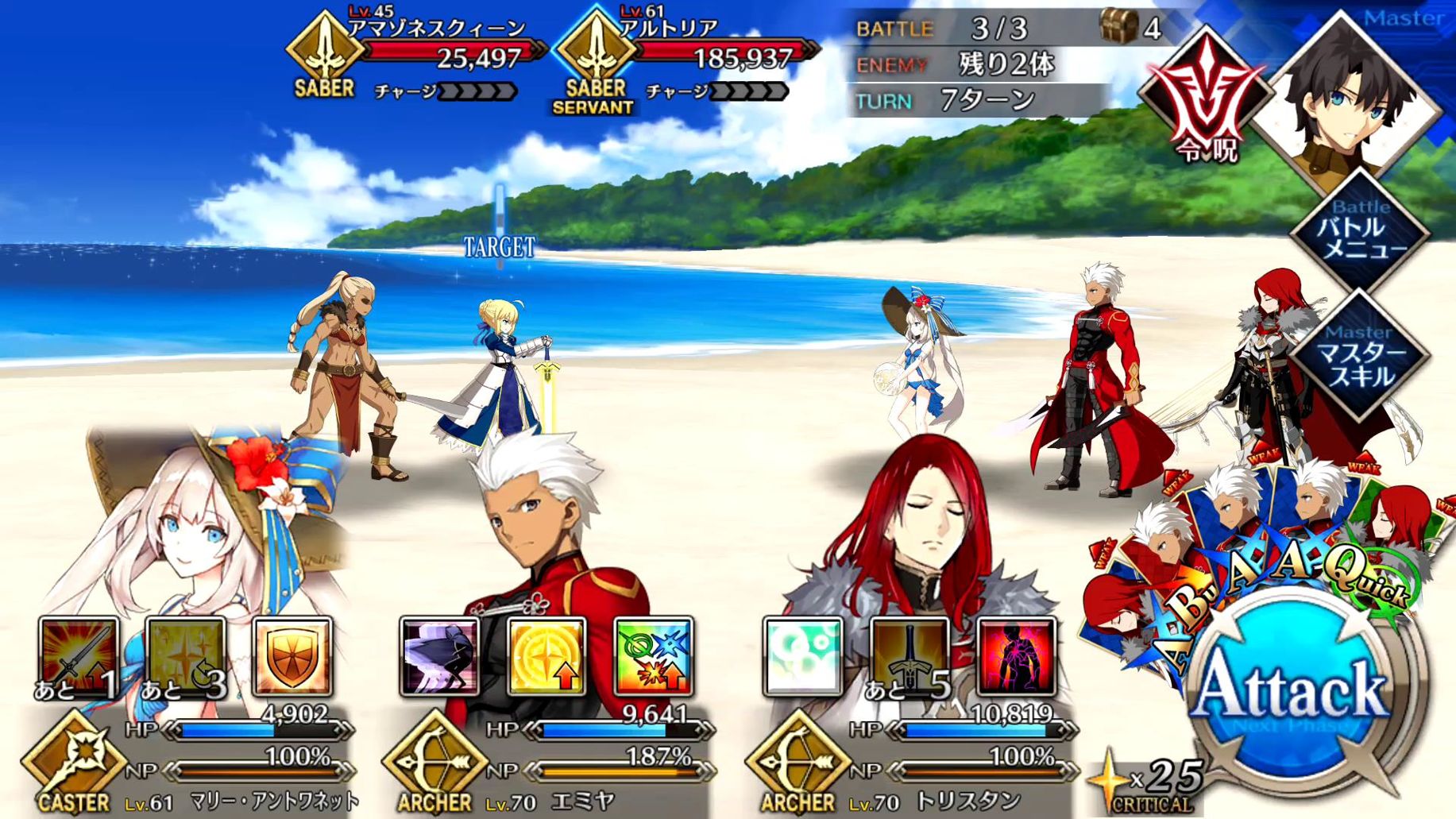Use Emiya's golden target skill

(546, 657)
